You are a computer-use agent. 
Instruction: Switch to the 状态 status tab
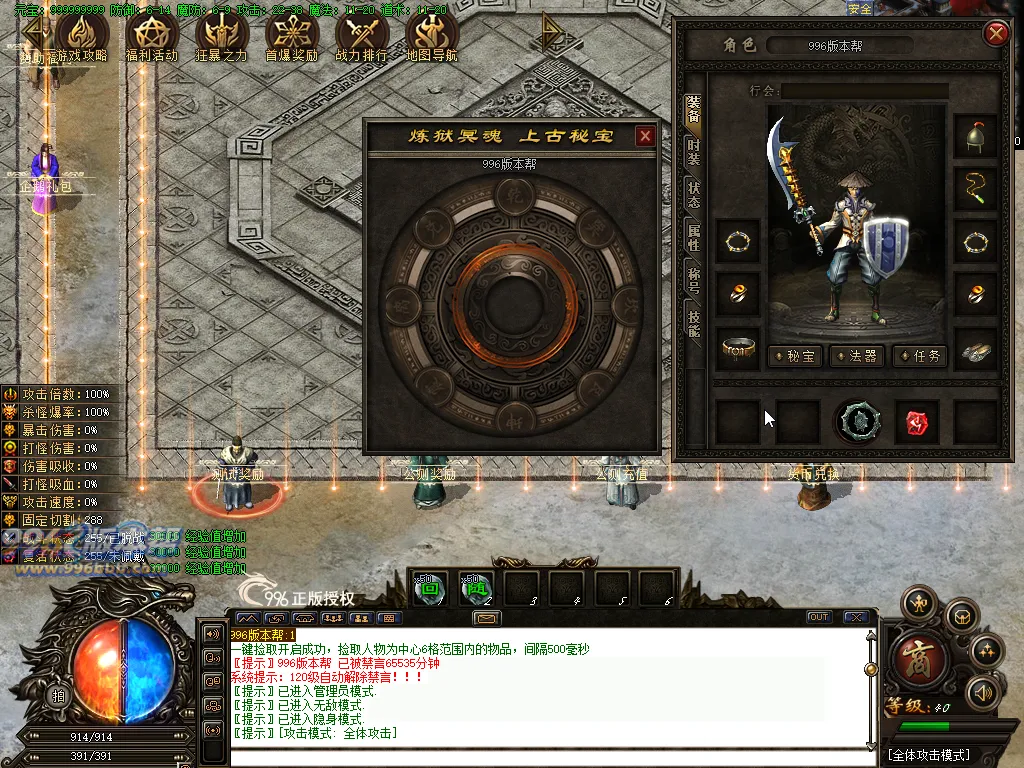tap(693, 194)
